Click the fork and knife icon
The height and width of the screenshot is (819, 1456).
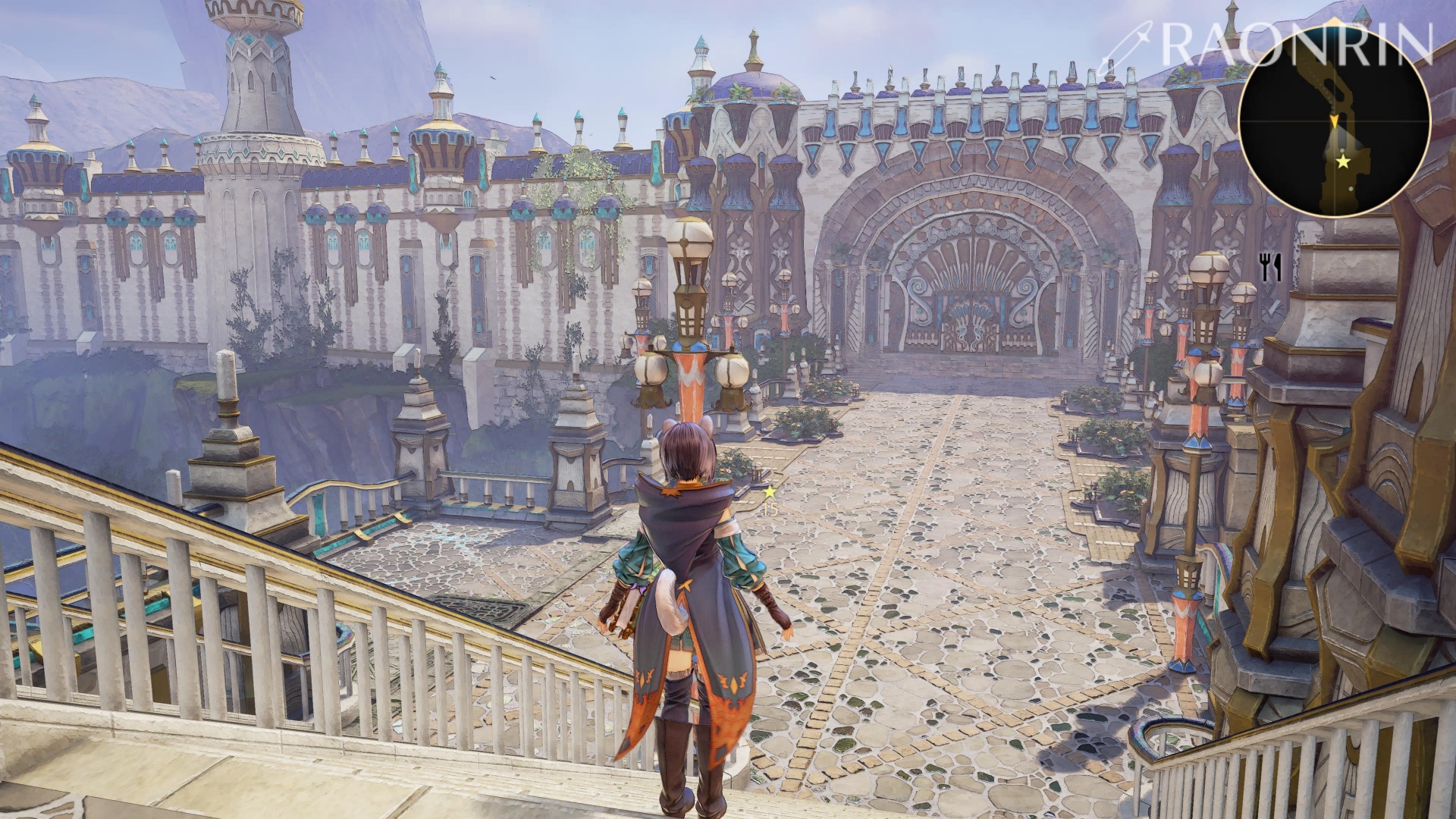point(1269,266)
